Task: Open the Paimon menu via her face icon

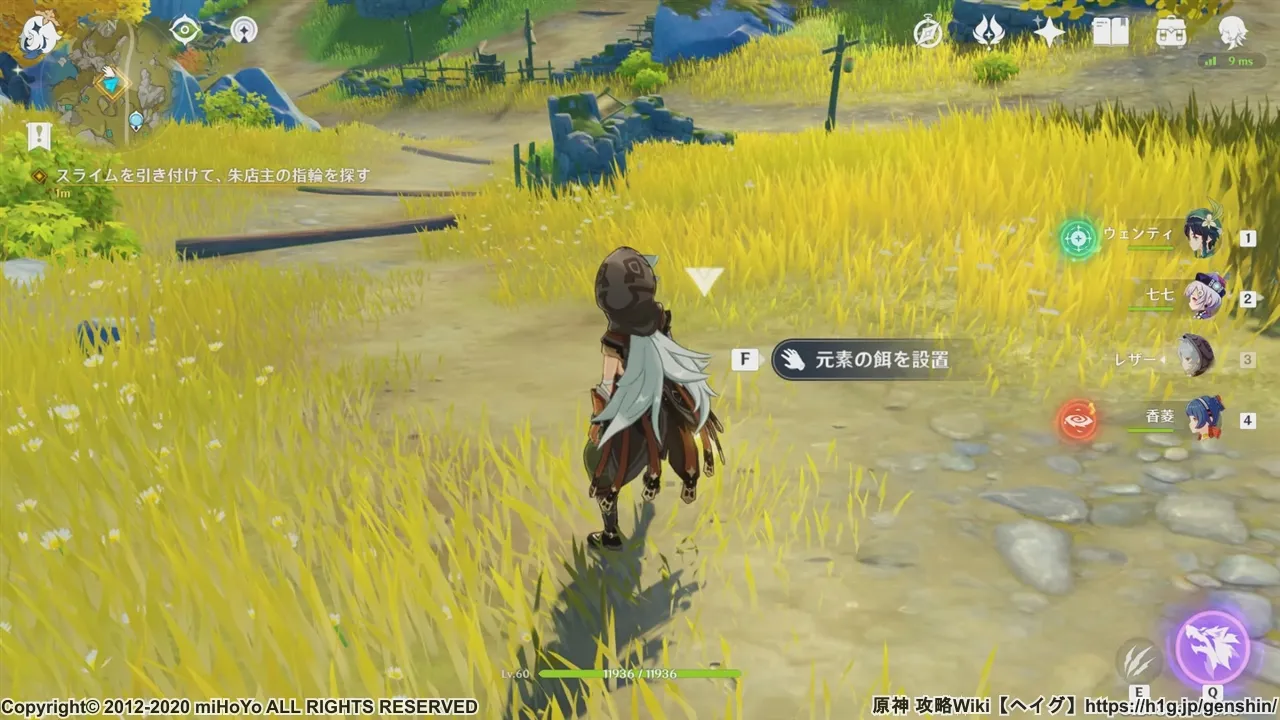Action: 40,33
